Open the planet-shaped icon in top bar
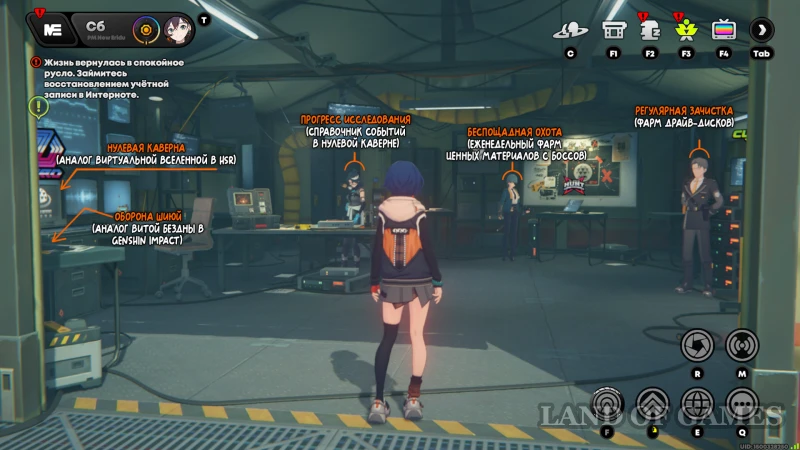Viewport: 800px width, 450px height. tap(570, 30)
